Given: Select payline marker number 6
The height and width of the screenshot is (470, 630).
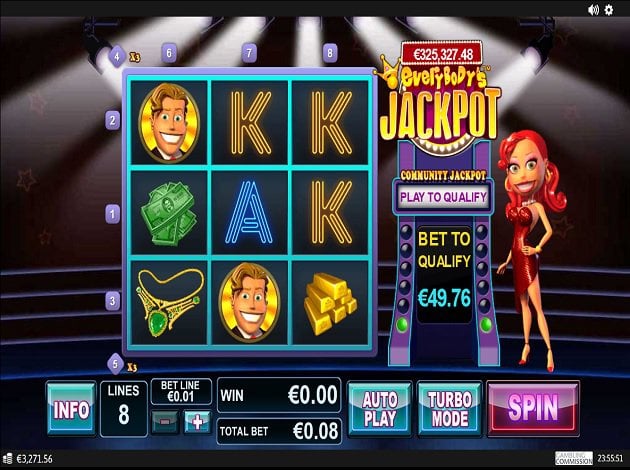Looking at the screenshot, I should pyautogui.click(x=168, y=52).
